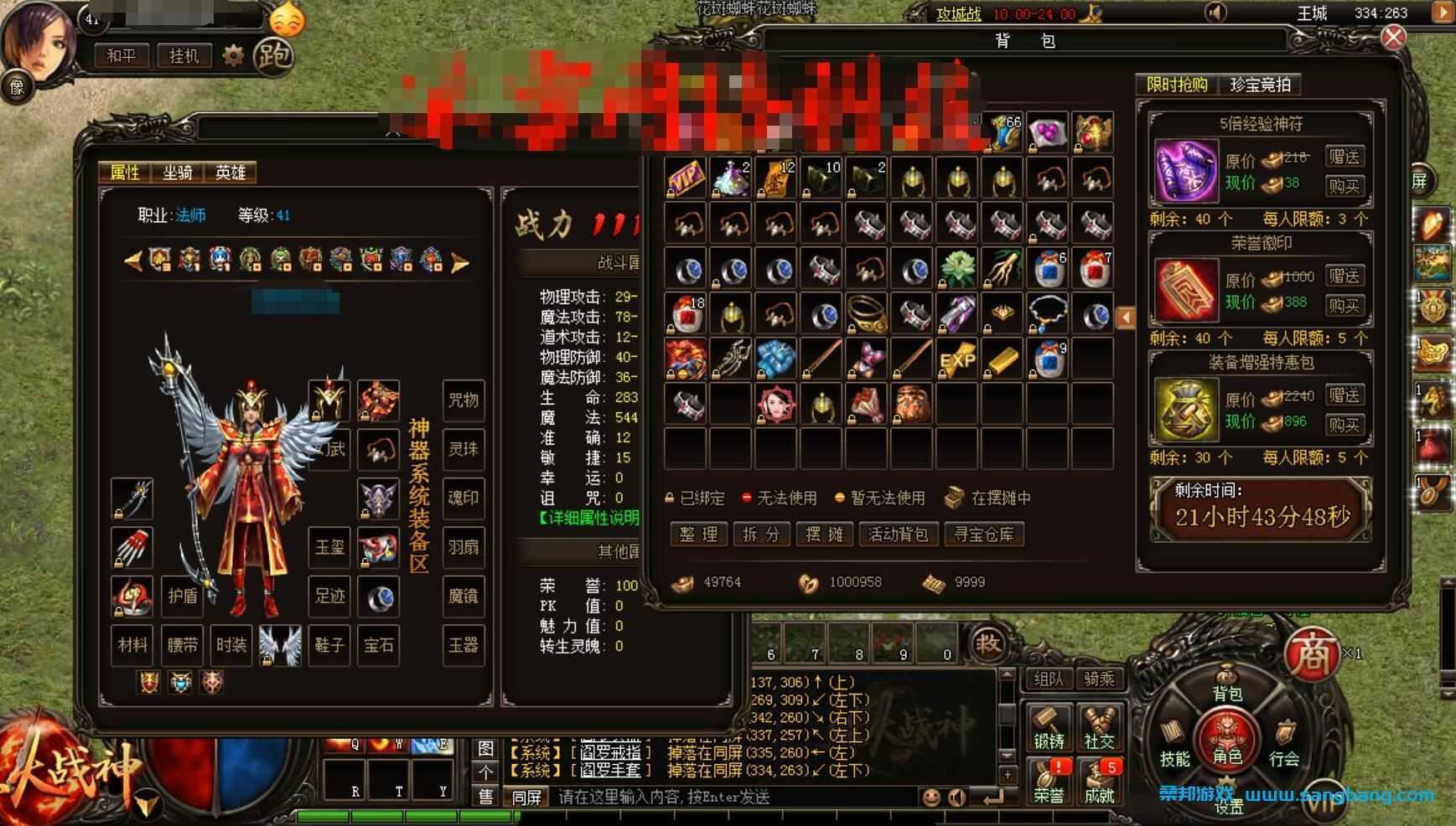
Task: Enable 挂机 auto-play mode
Action: [x=184, y=56]
